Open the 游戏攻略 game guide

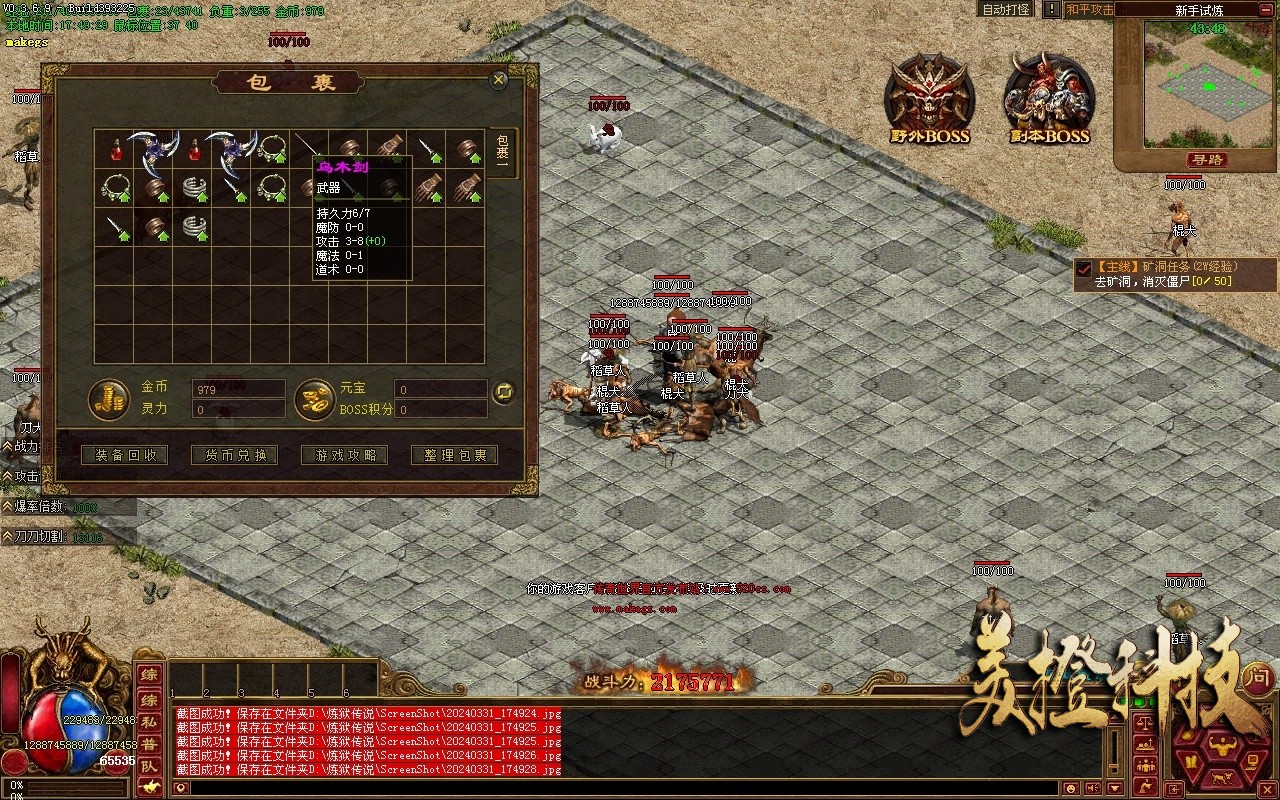click(346, 455)
